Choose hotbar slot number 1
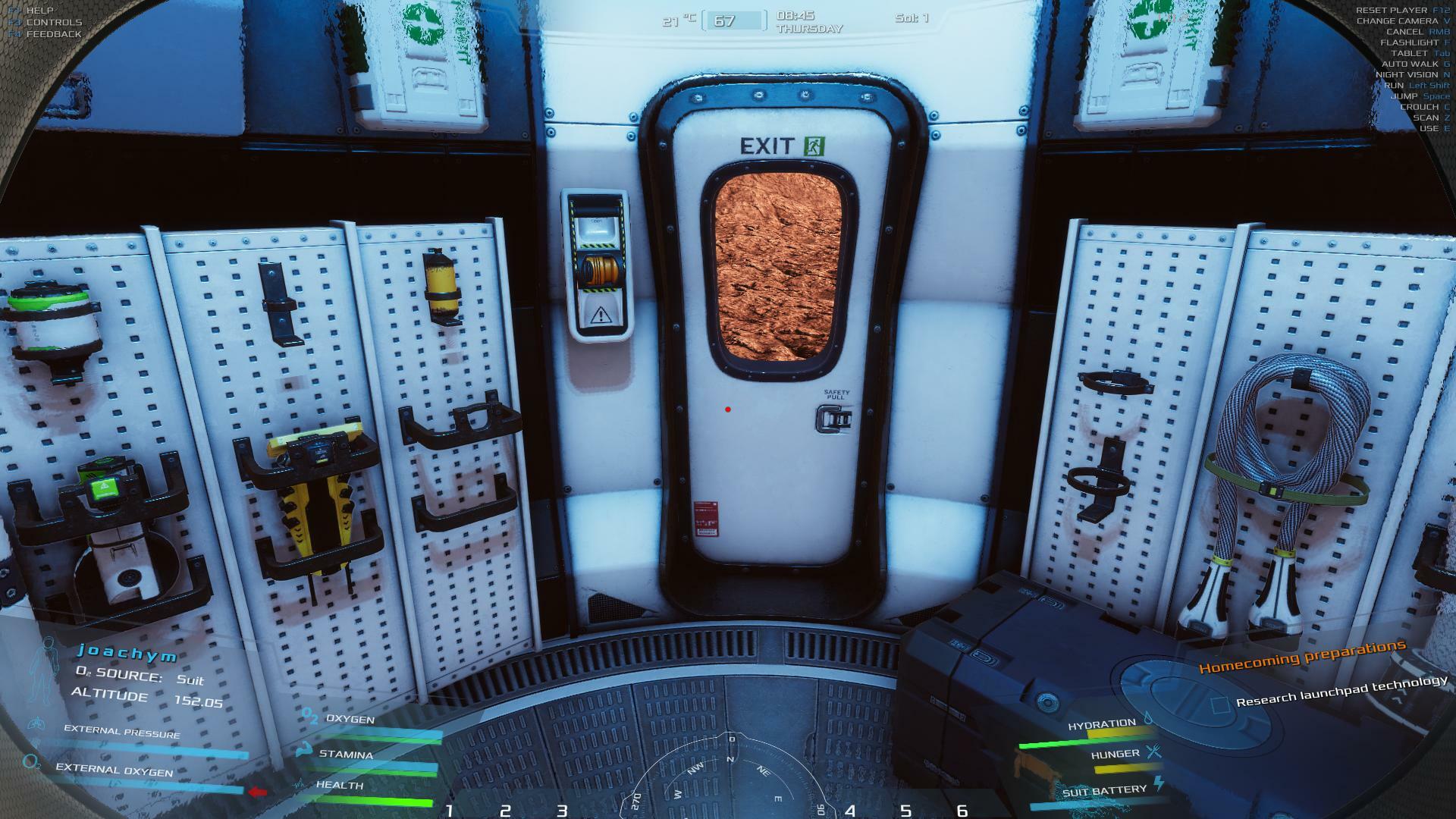The height and width of the screenshot is (819, 1456). 449,811
